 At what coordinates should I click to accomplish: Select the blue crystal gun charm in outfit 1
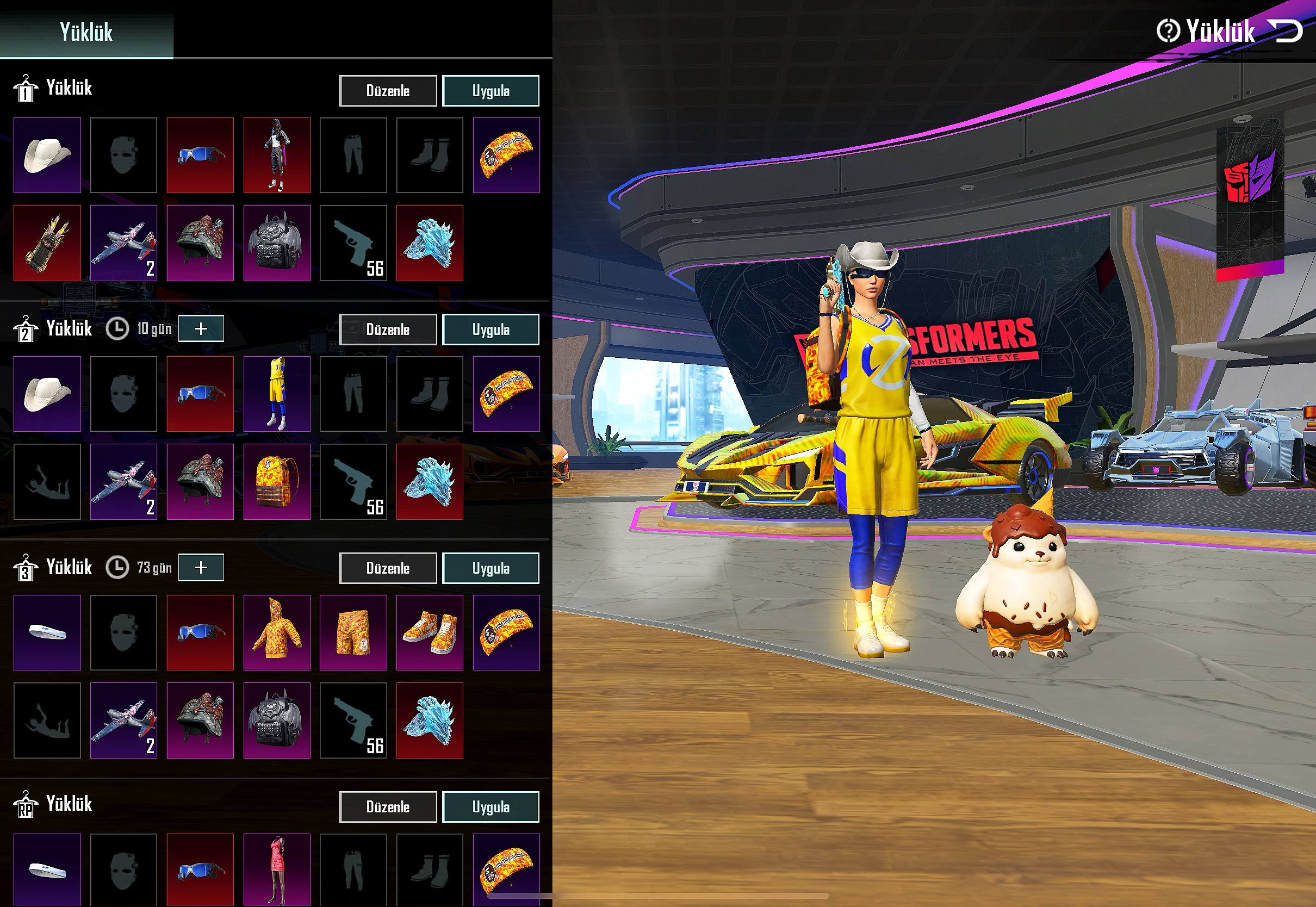point(430,243)
